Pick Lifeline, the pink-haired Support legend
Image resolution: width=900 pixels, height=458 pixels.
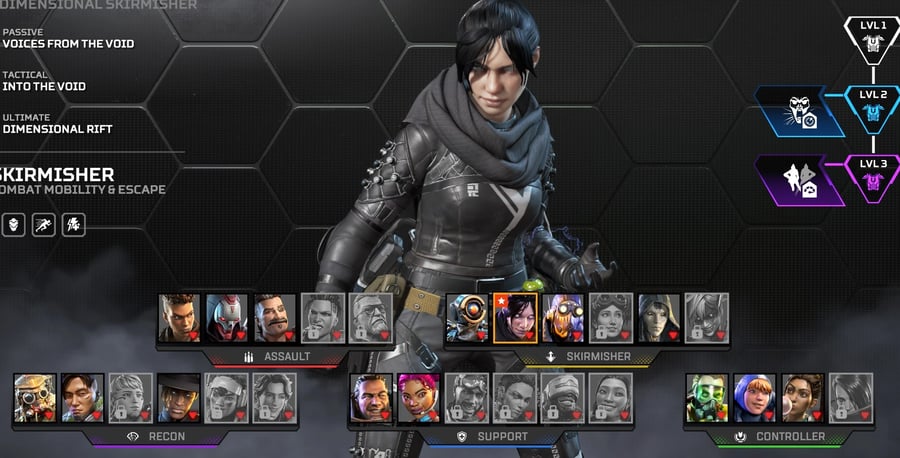pos(419,398)
